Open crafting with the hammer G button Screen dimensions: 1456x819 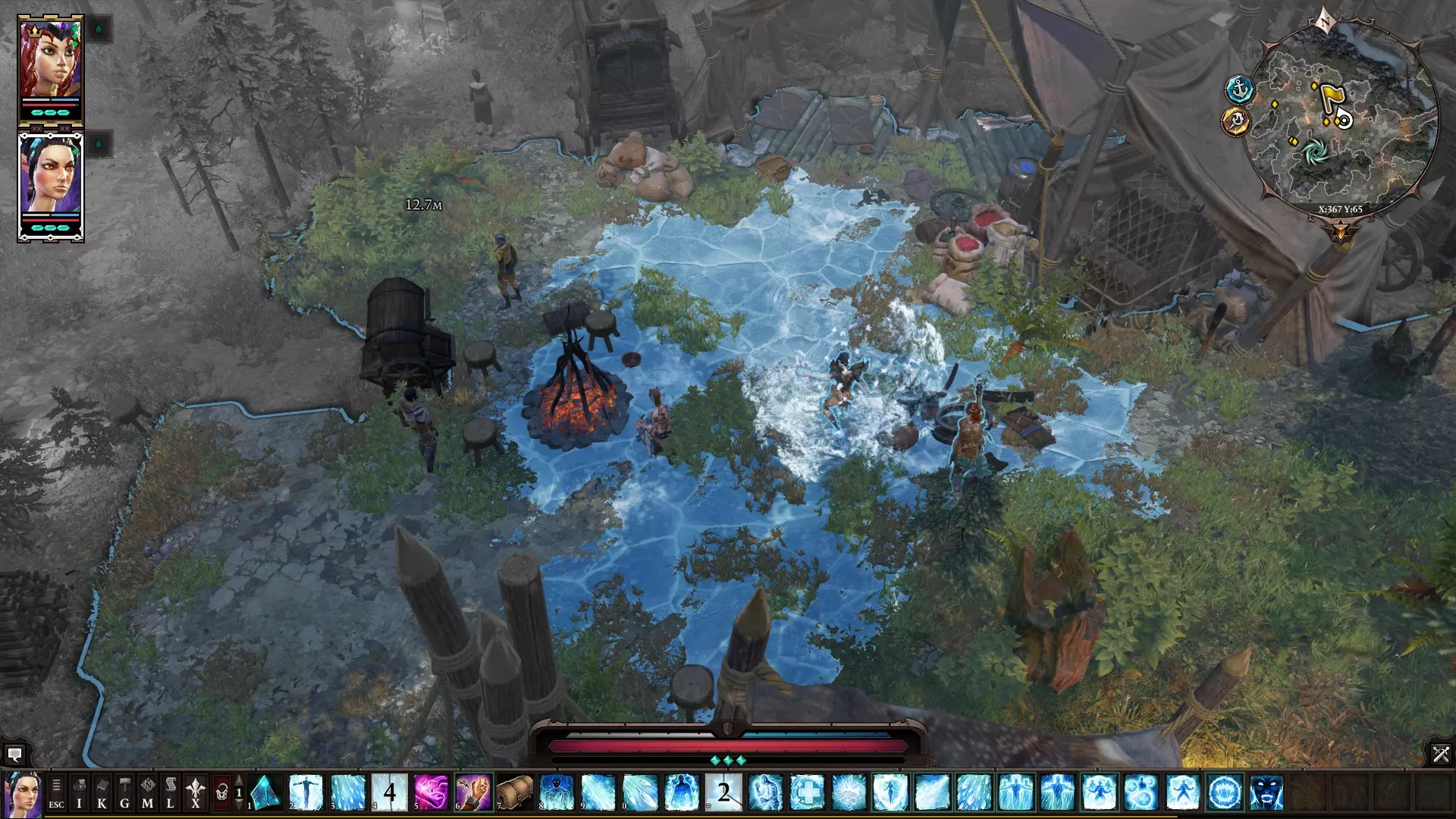pos(124,793)
